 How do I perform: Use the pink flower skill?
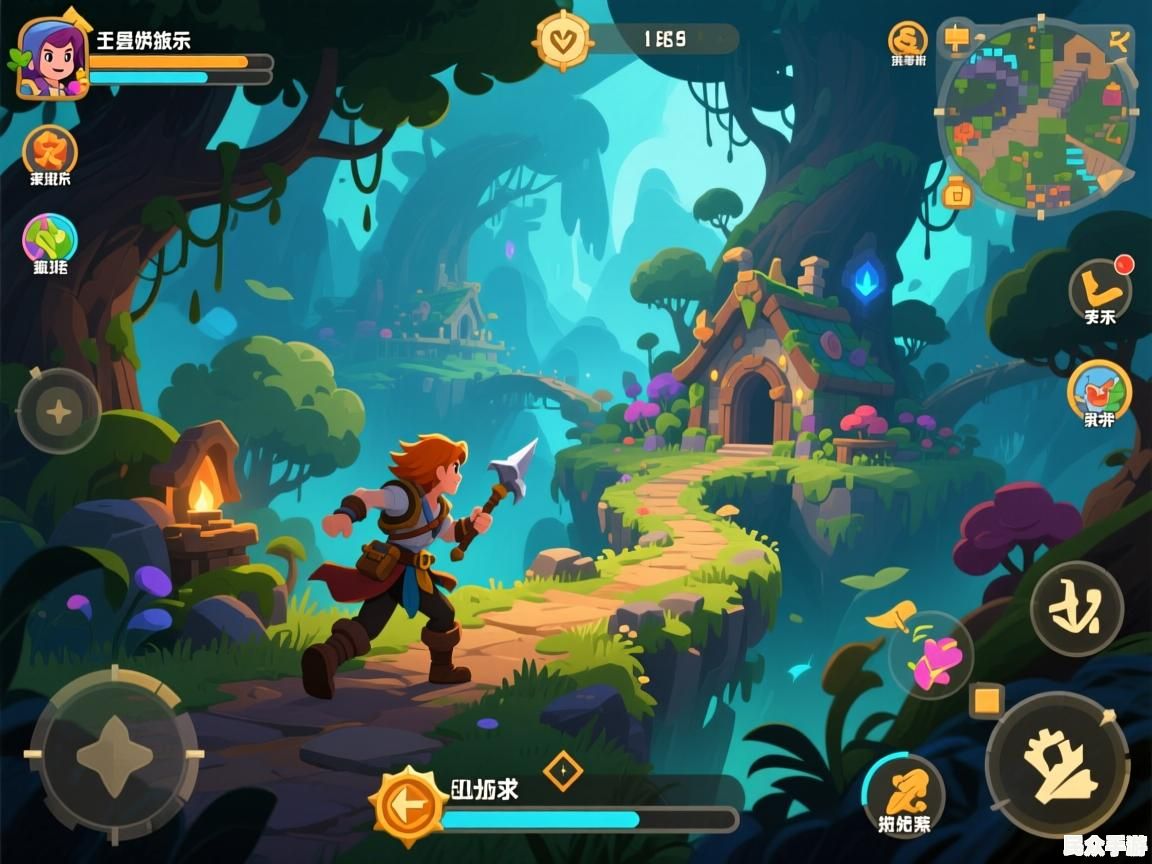pos(932,656)
